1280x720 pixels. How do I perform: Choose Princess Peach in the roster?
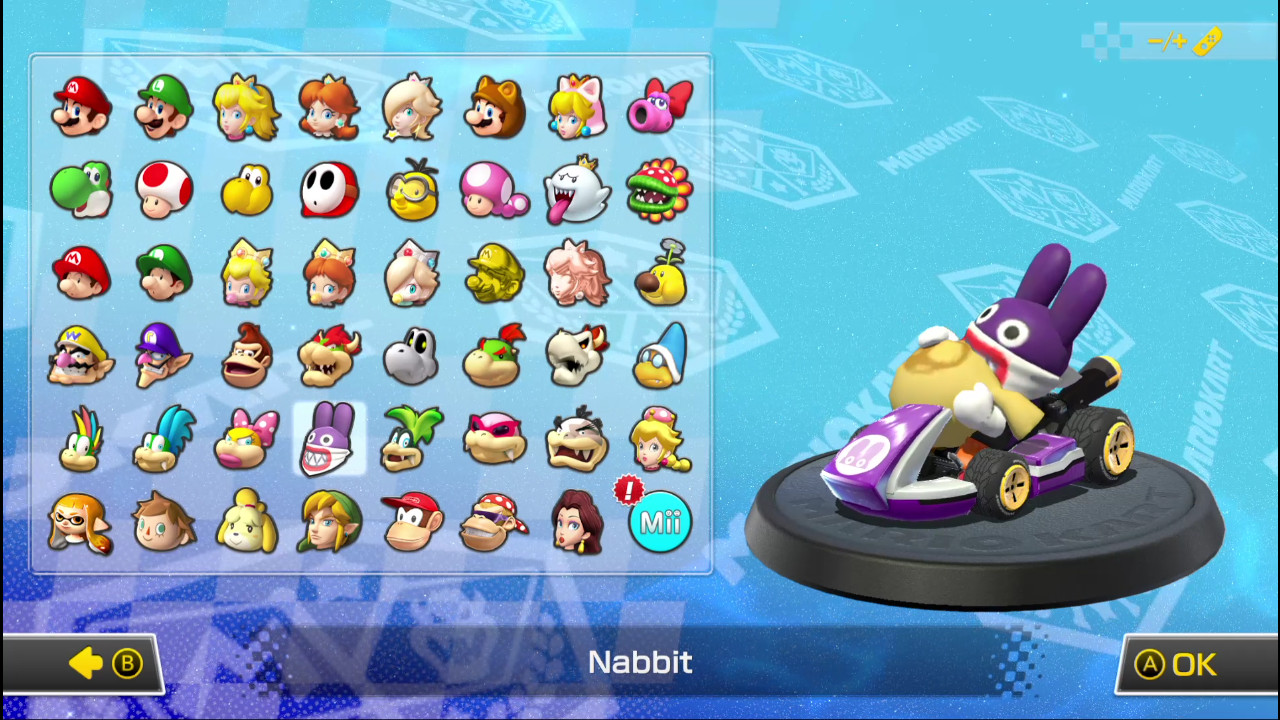coord(246,107)
